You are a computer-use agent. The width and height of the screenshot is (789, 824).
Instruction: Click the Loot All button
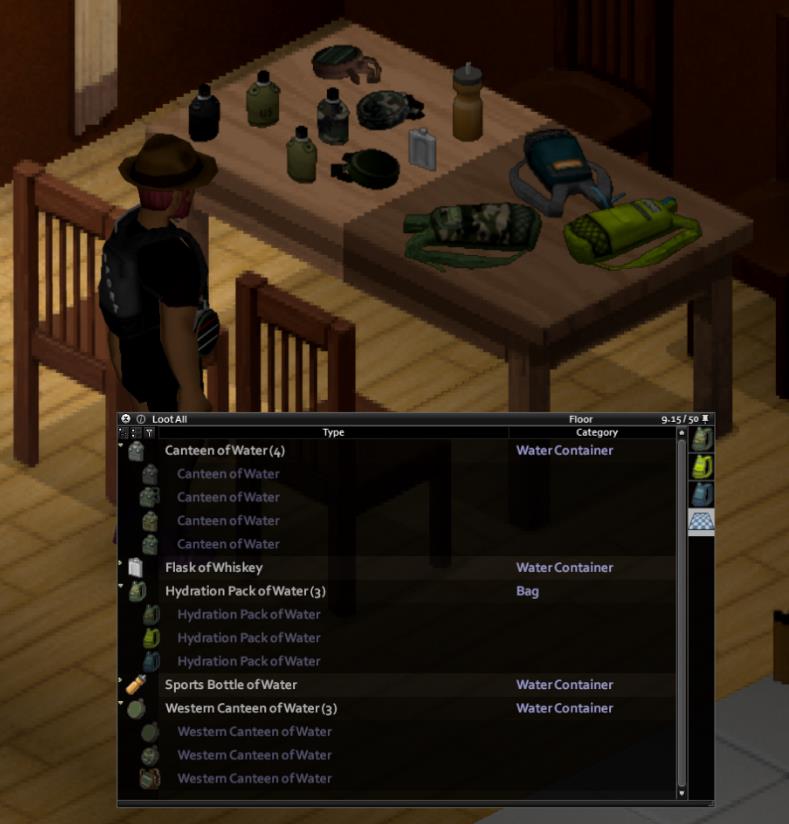click(169, 419)
